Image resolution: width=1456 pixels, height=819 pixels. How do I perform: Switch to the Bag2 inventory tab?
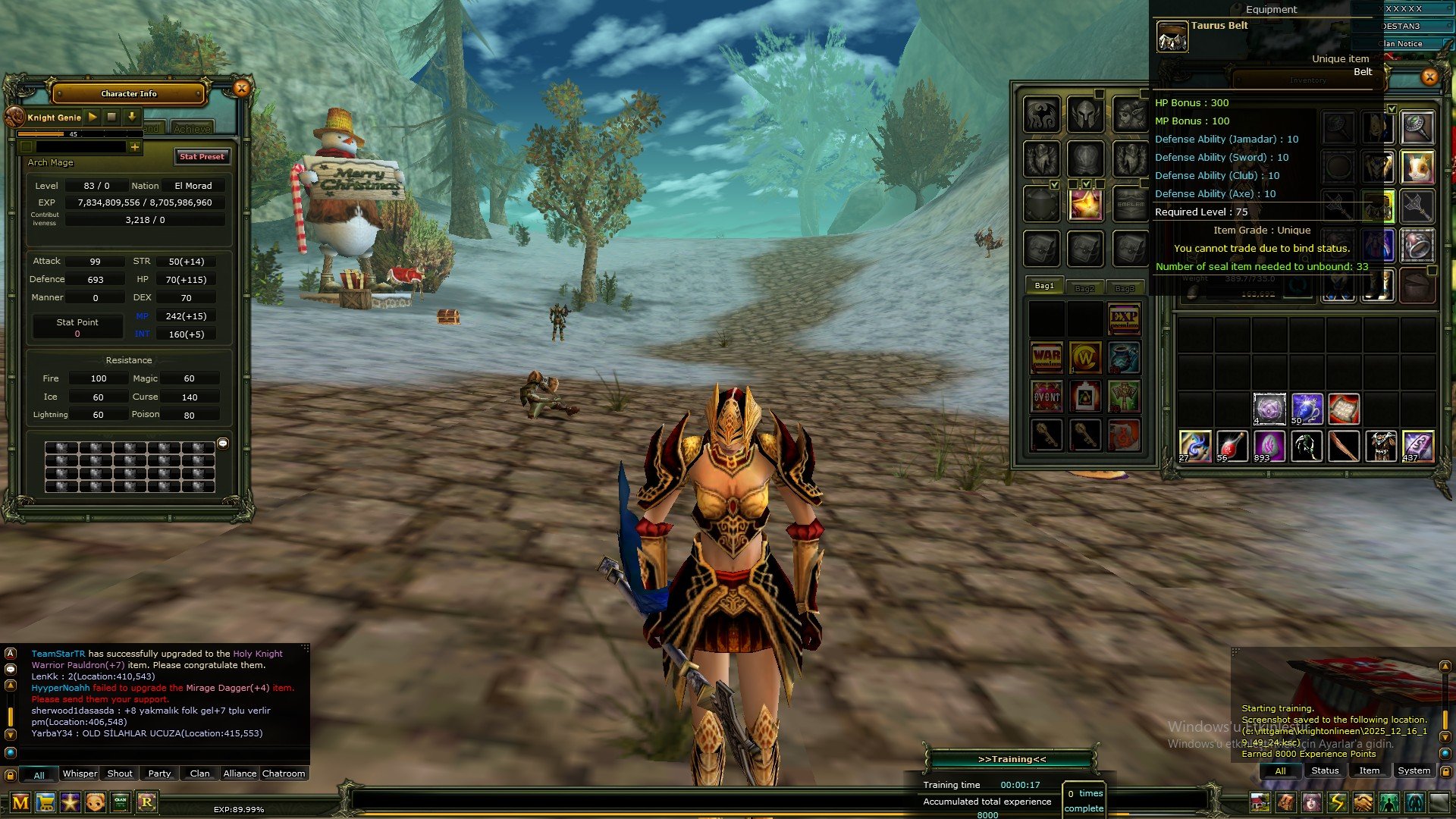(1086, 287)
